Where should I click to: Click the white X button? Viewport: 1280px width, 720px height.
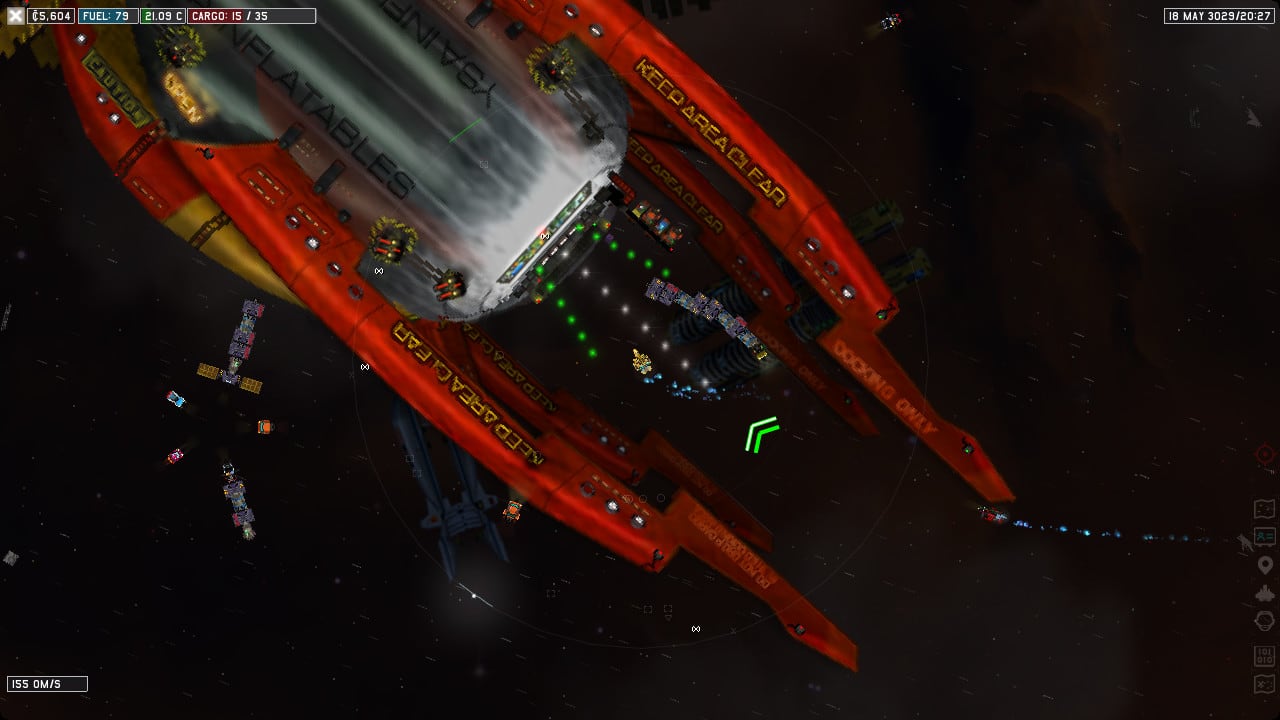pos(15,16)
